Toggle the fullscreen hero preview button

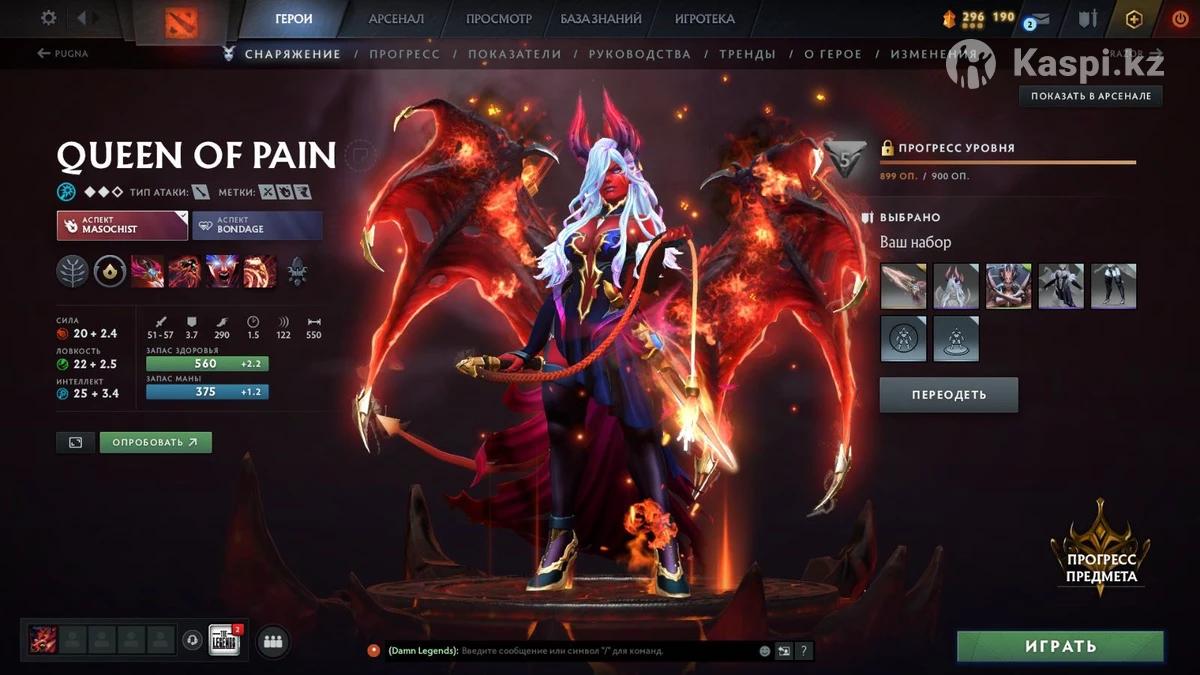coord(75,442)
